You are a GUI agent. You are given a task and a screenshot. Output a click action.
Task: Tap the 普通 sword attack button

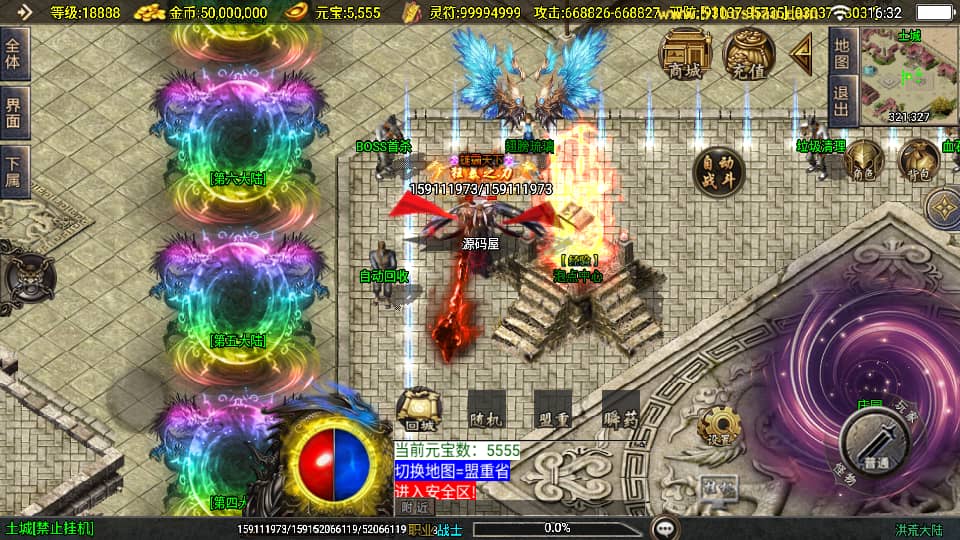[x=874, y=441]
